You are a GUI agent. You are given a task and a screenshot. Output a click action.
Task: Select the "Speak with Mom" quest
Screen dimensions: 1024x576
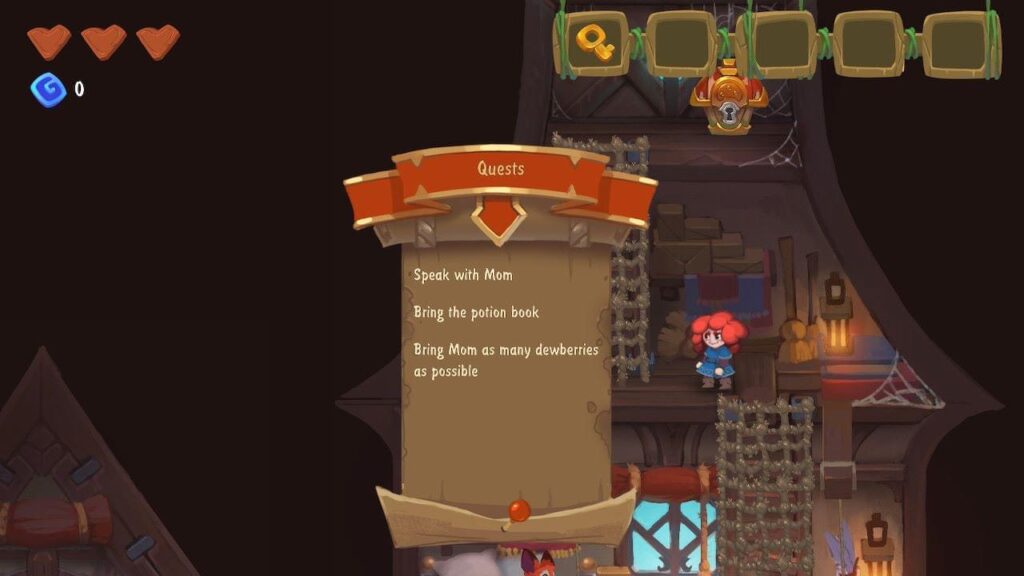463,274
